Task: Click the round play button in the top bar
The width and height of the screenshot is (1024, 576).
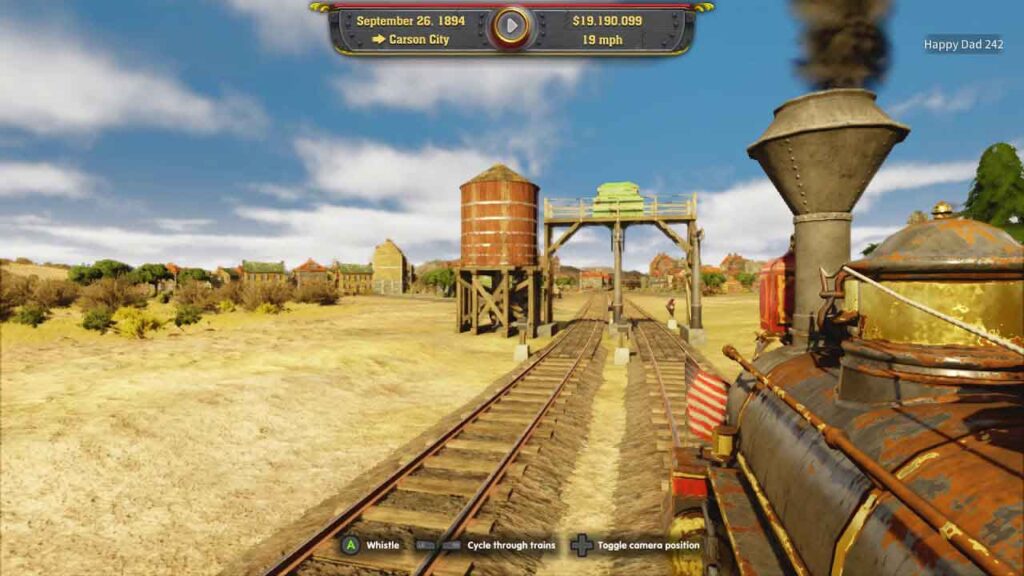Action: click(x=511, y=27)
